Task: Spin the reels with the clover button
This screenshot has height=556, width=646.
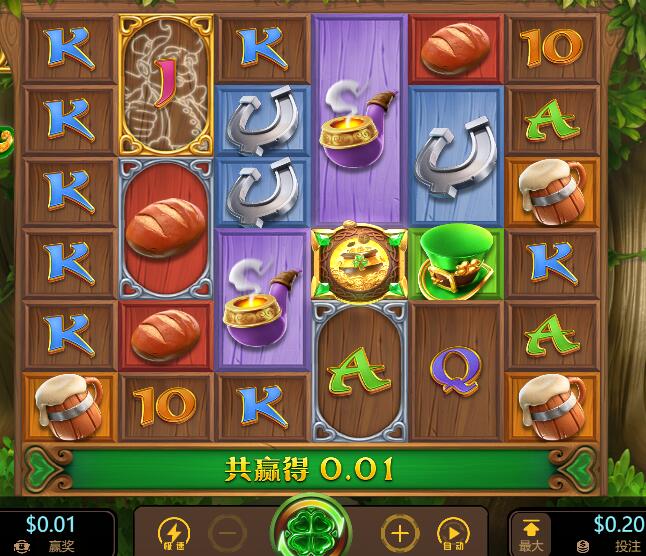Action: coord(310,532)
